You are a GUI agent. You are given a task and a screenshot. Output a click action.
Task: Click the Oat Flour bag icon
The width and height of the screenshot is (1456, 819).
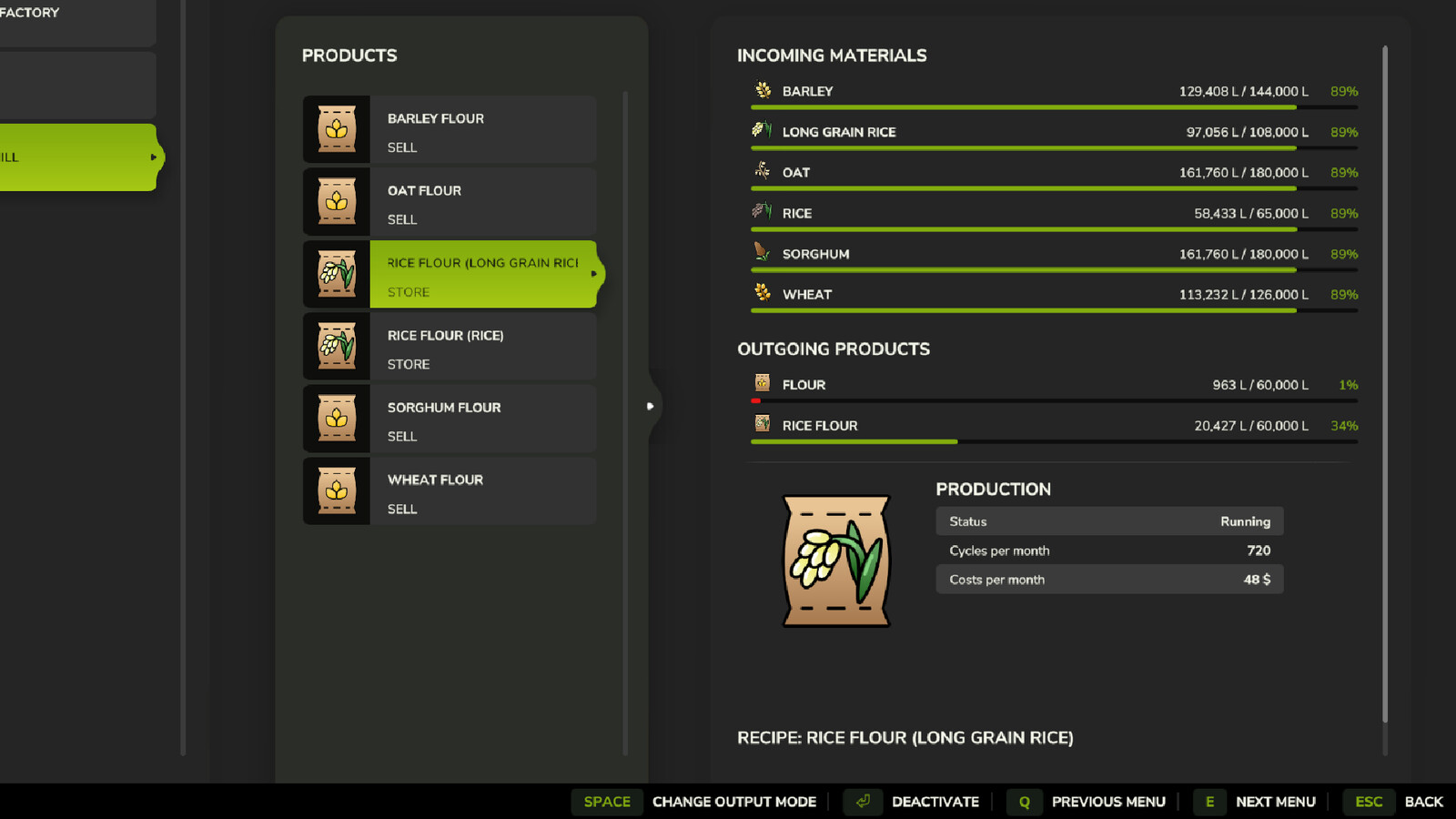tap(337, 202)
